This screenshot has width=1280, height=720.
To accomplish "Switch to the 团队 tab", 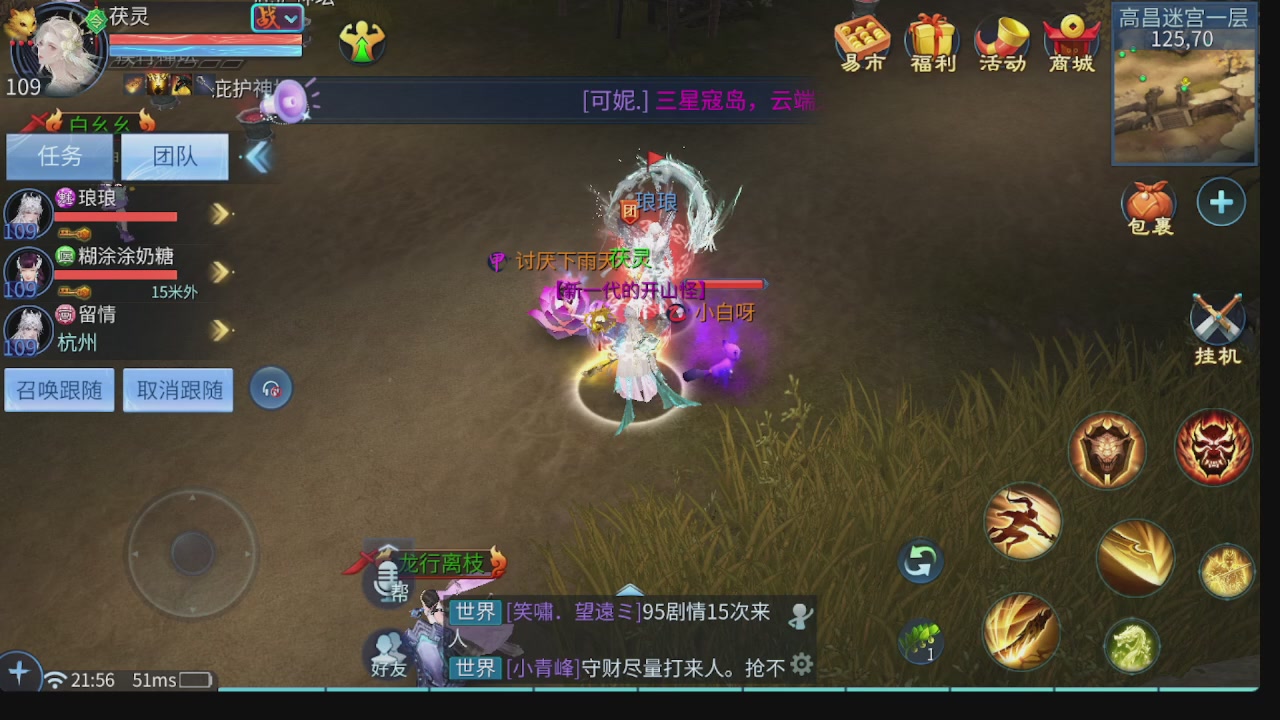I will [x=174, y=156].
